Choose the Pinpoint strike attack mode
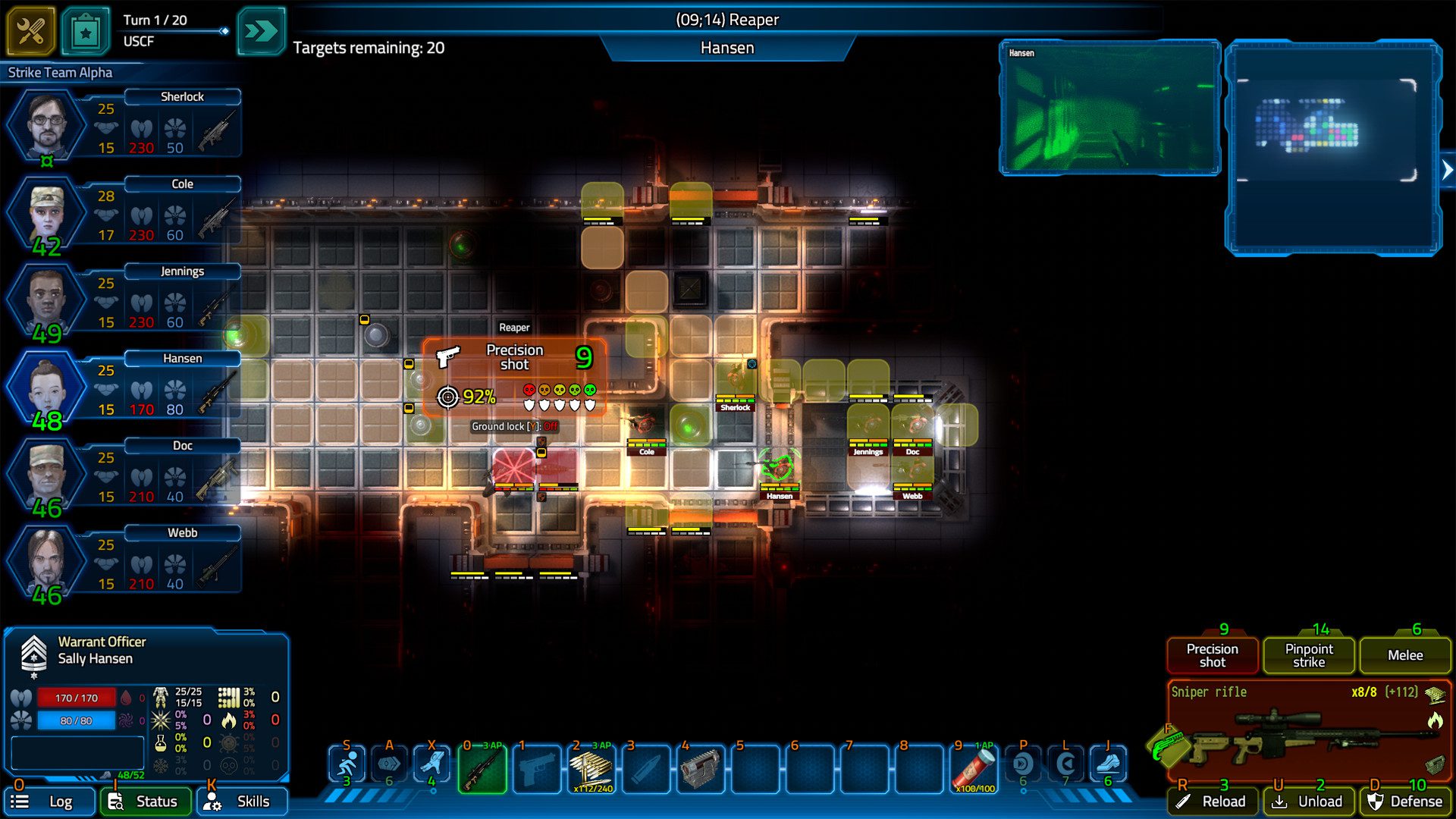The height and width of the screenshot is (819, 1456). (x=1309, y=655)
